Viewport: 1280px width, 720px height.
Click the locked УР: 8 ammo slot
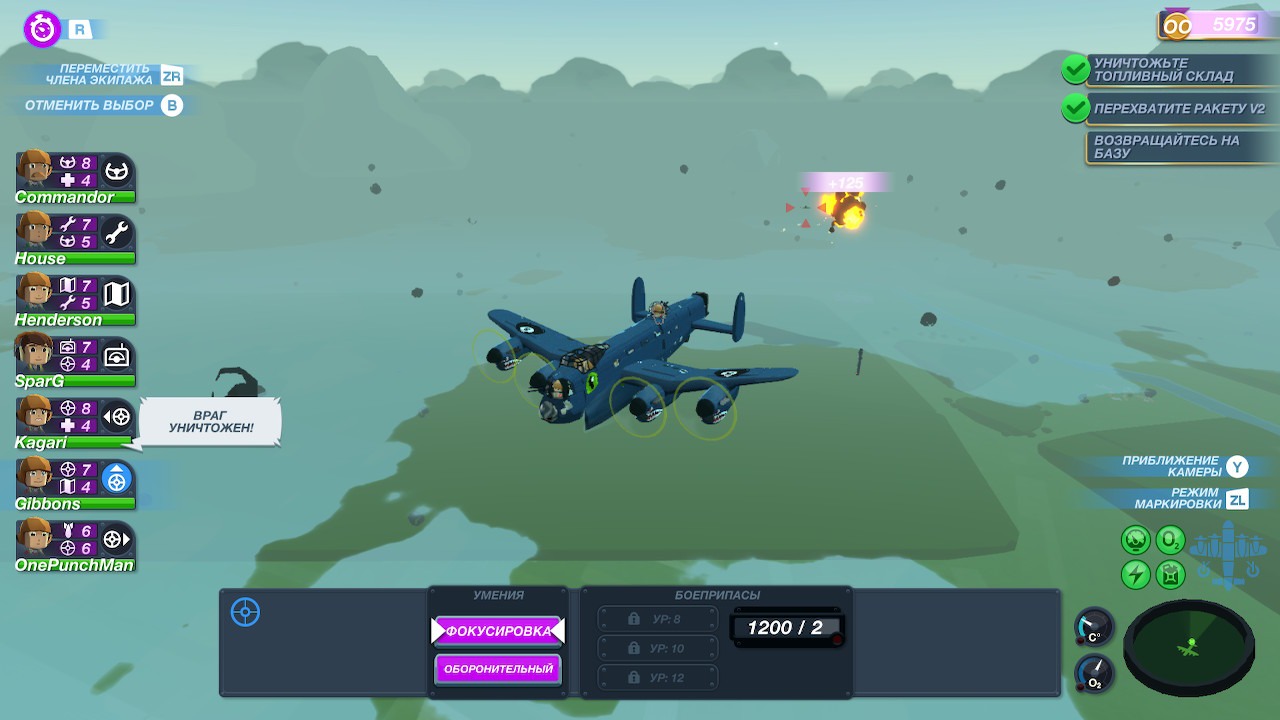658,619
